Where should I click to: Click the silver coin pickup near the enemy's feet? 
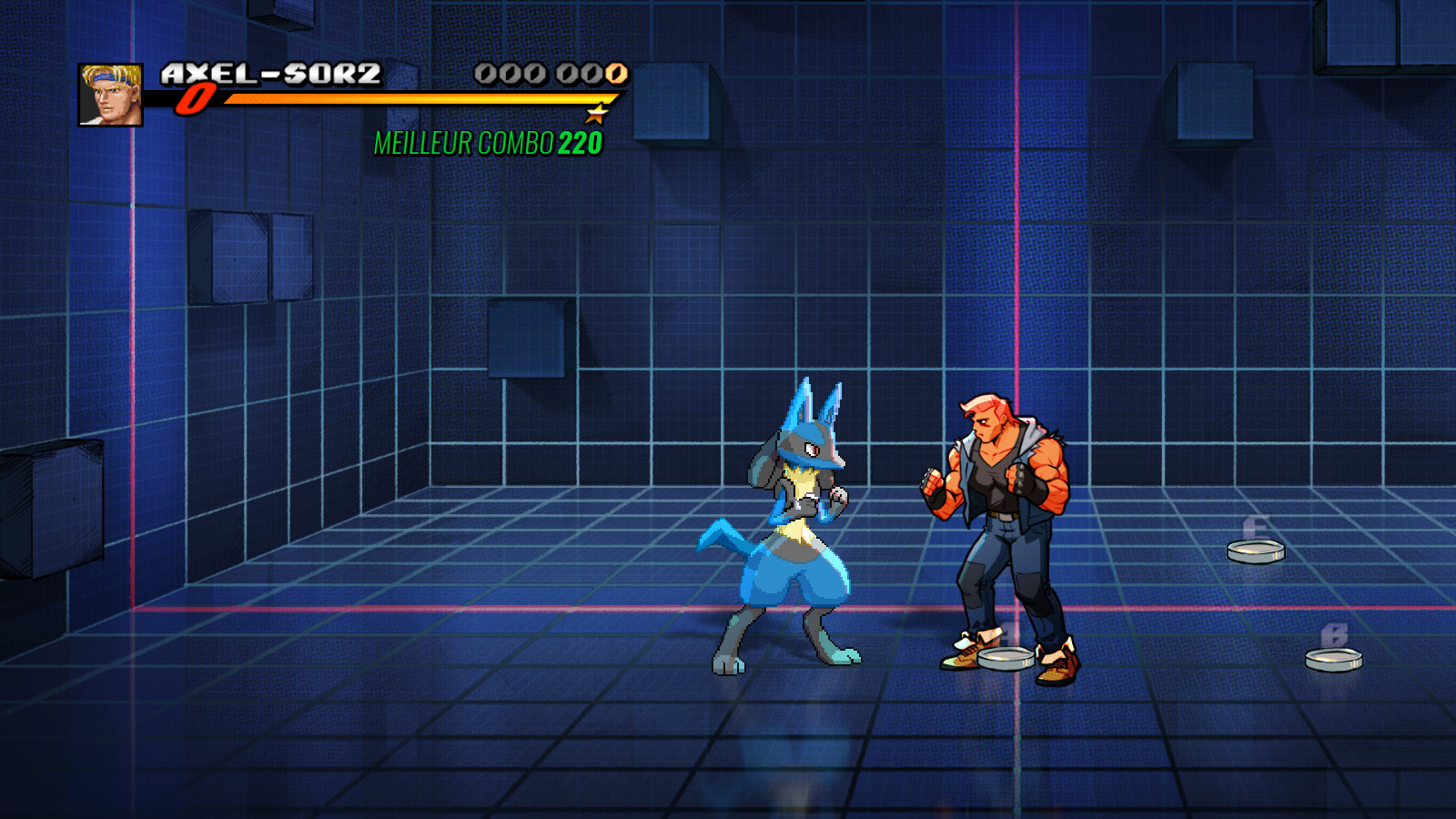coord(1006,660)
